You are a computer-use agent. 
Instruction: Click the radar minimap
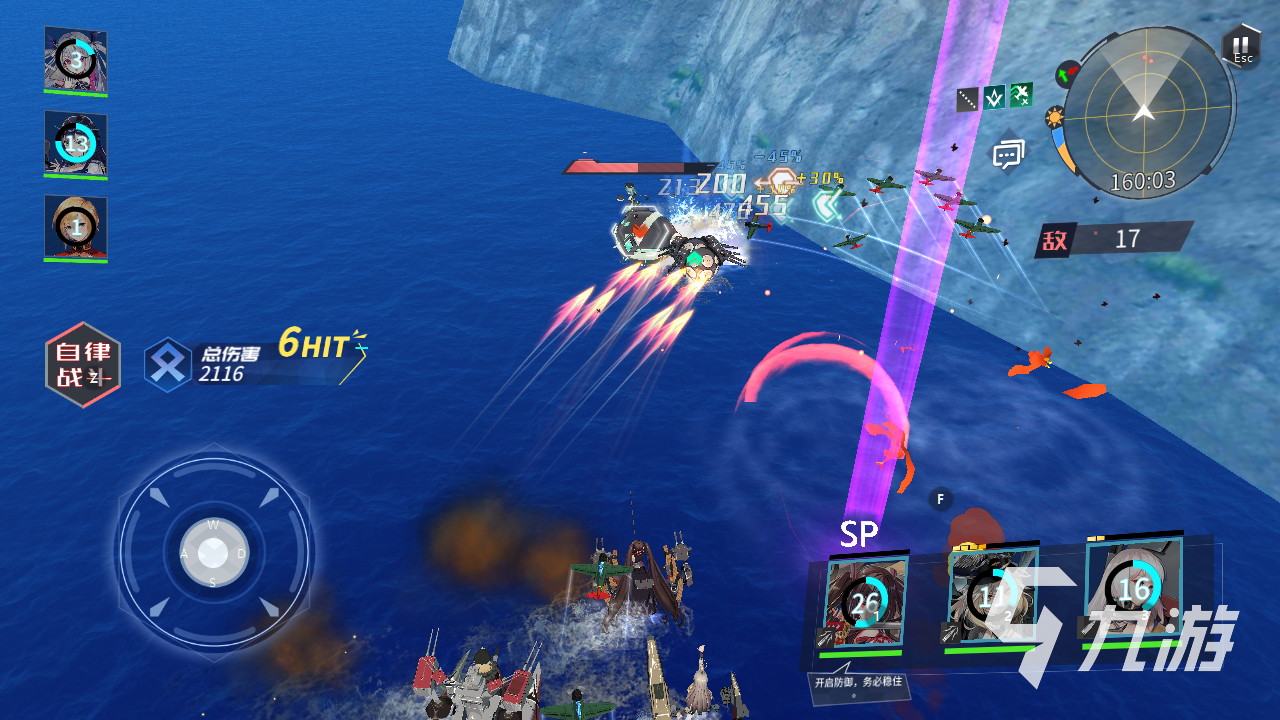pos(1146,112)
